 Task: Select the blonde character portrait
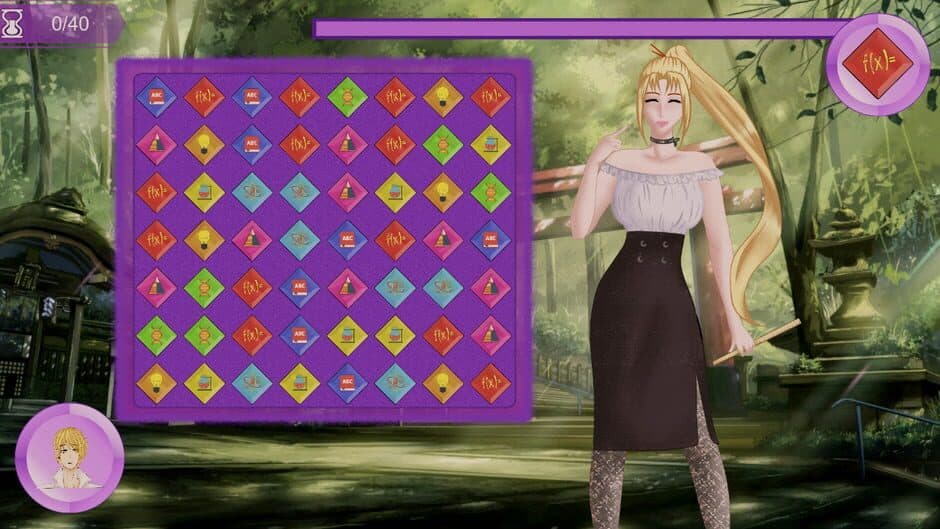[x=69, y=458]
